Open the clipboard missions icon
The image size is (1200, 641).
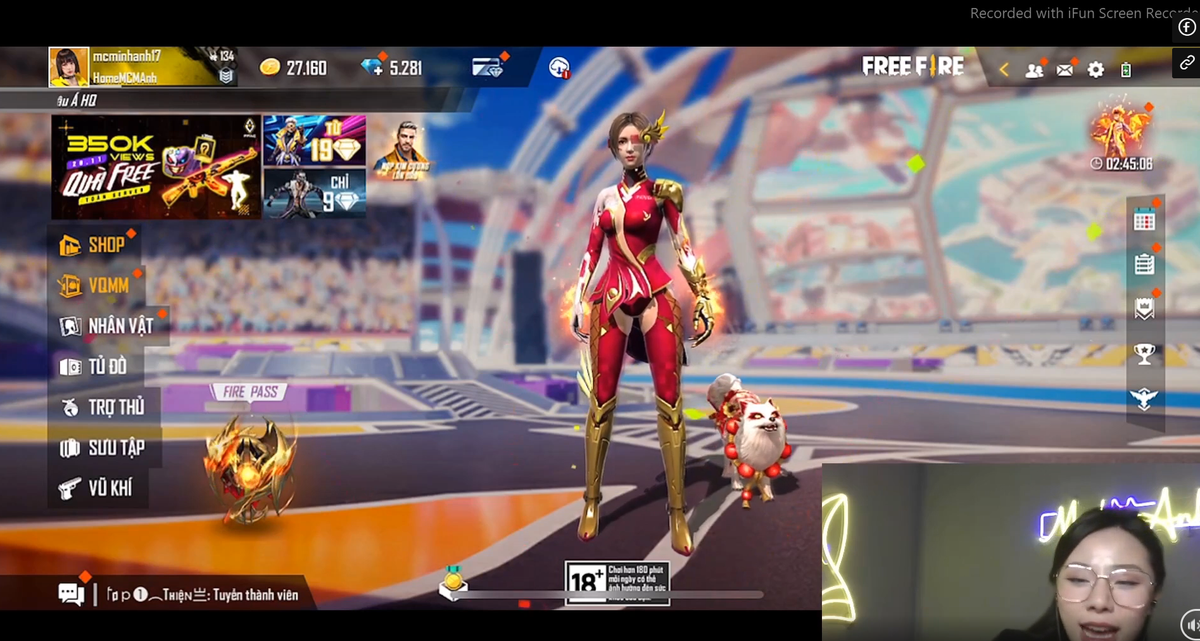click(x=1144, y=264)
